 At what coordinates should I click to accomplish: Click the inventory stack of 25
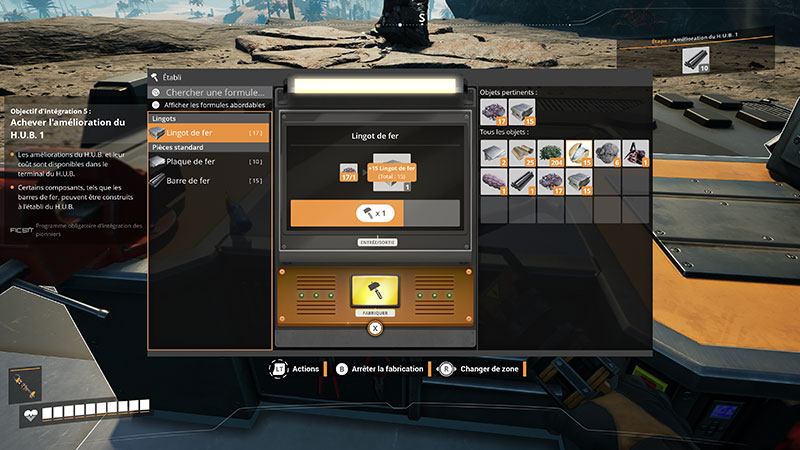point(523,152)
